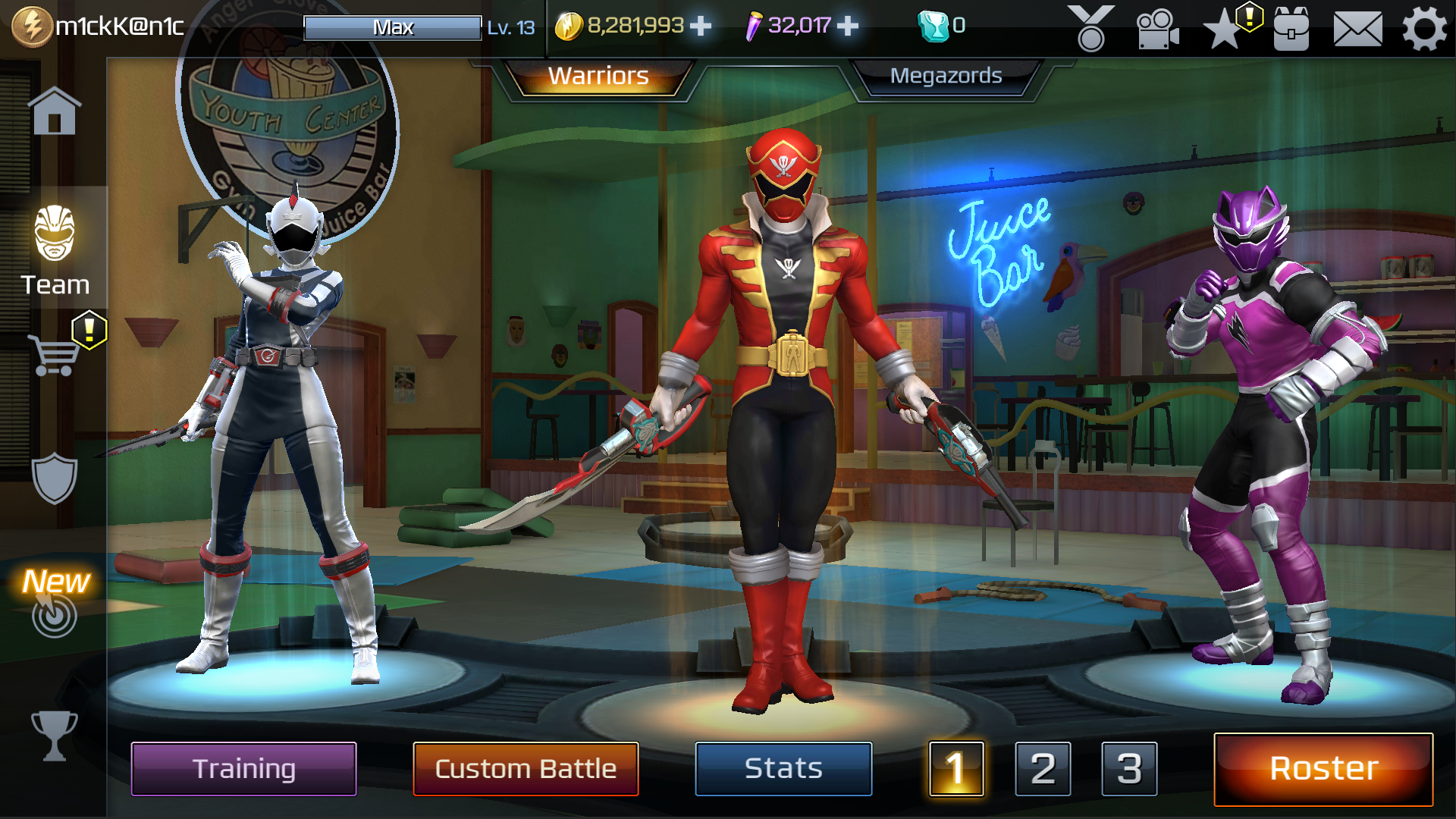Open the Settings gear
The width and height of the screenshot is (1456, 819).
pos(1424,29)
